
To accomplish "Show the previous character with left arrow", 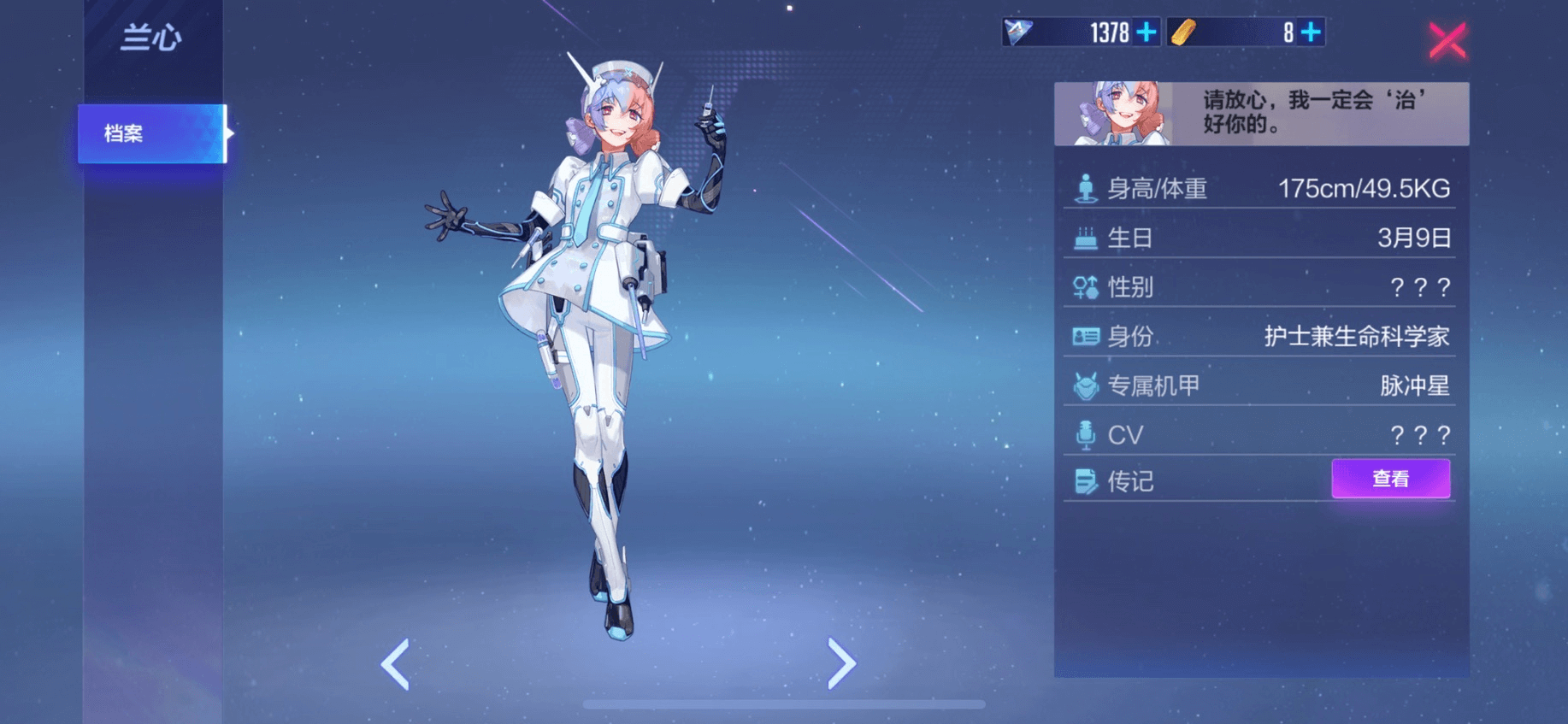I will (x=396, y=663).
